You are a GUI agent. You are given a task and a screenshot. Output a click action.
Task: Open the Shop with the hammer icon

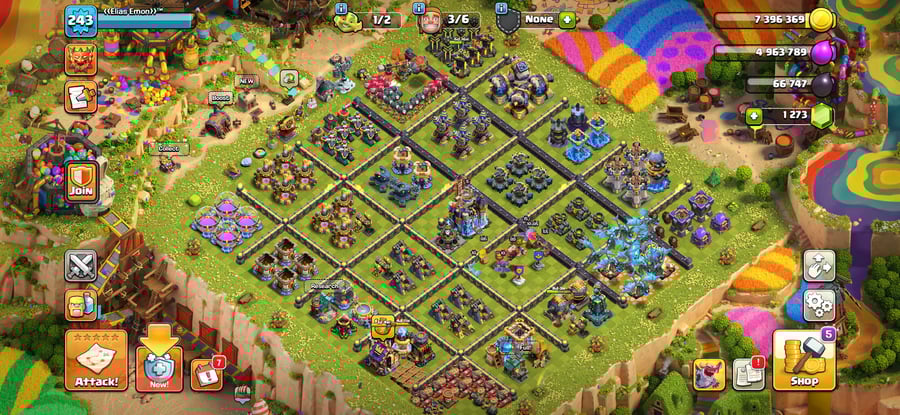(x=804, y=360)
